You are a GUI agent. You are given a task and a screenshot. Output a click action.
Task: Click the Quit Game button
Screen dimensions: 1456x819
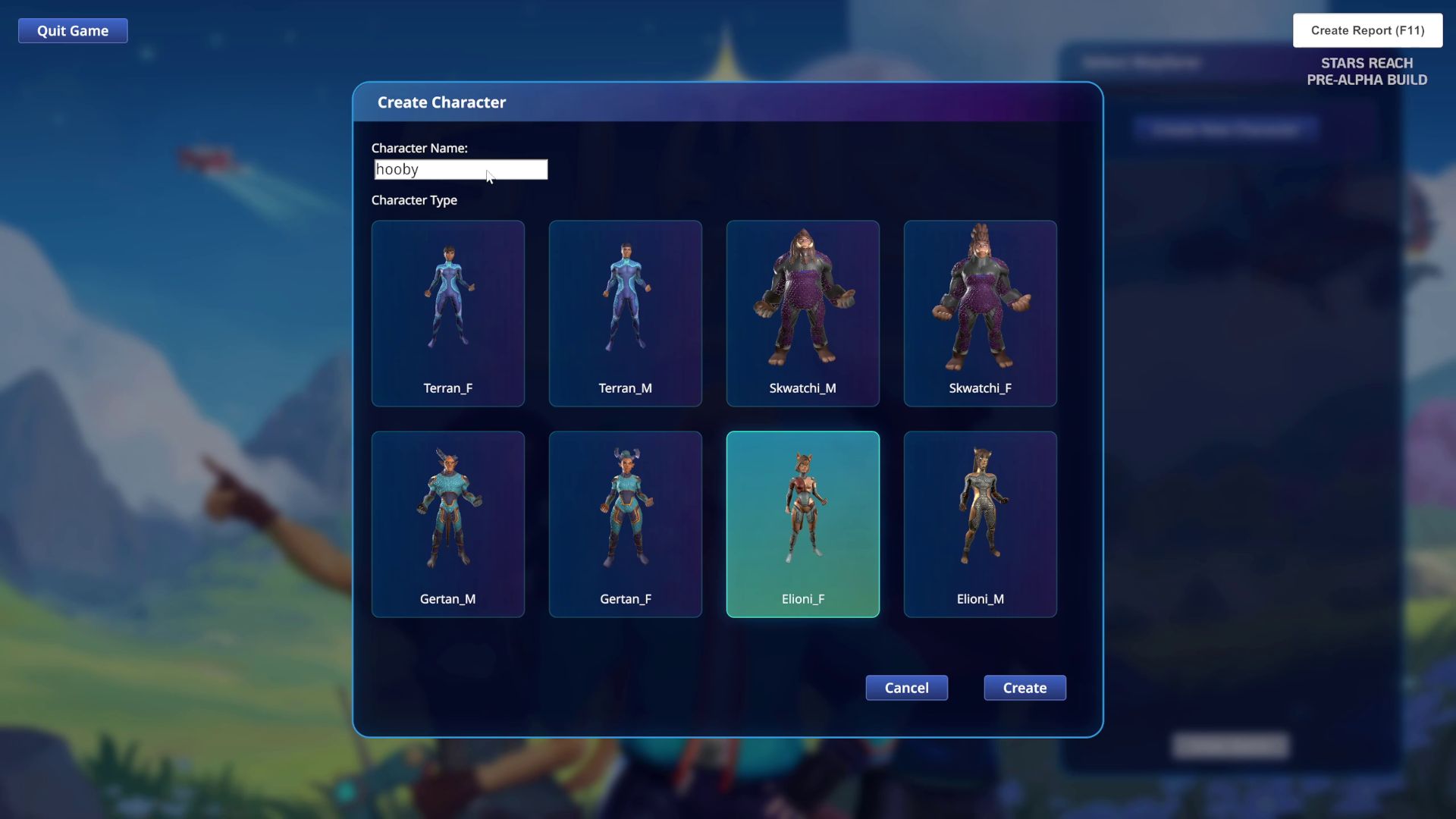[73, 31]
